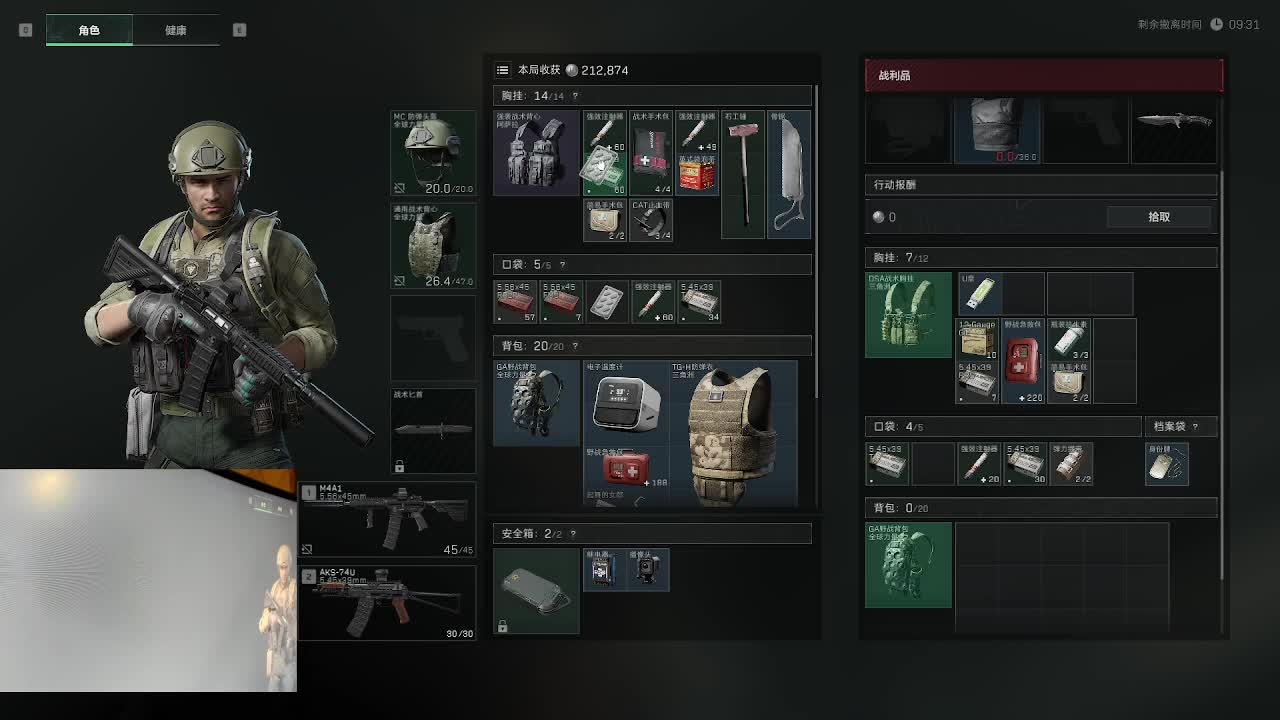Screen dimensions: 1280x720
Task: Pick the electronic thermometer in backpack
Action: (626, 403)
